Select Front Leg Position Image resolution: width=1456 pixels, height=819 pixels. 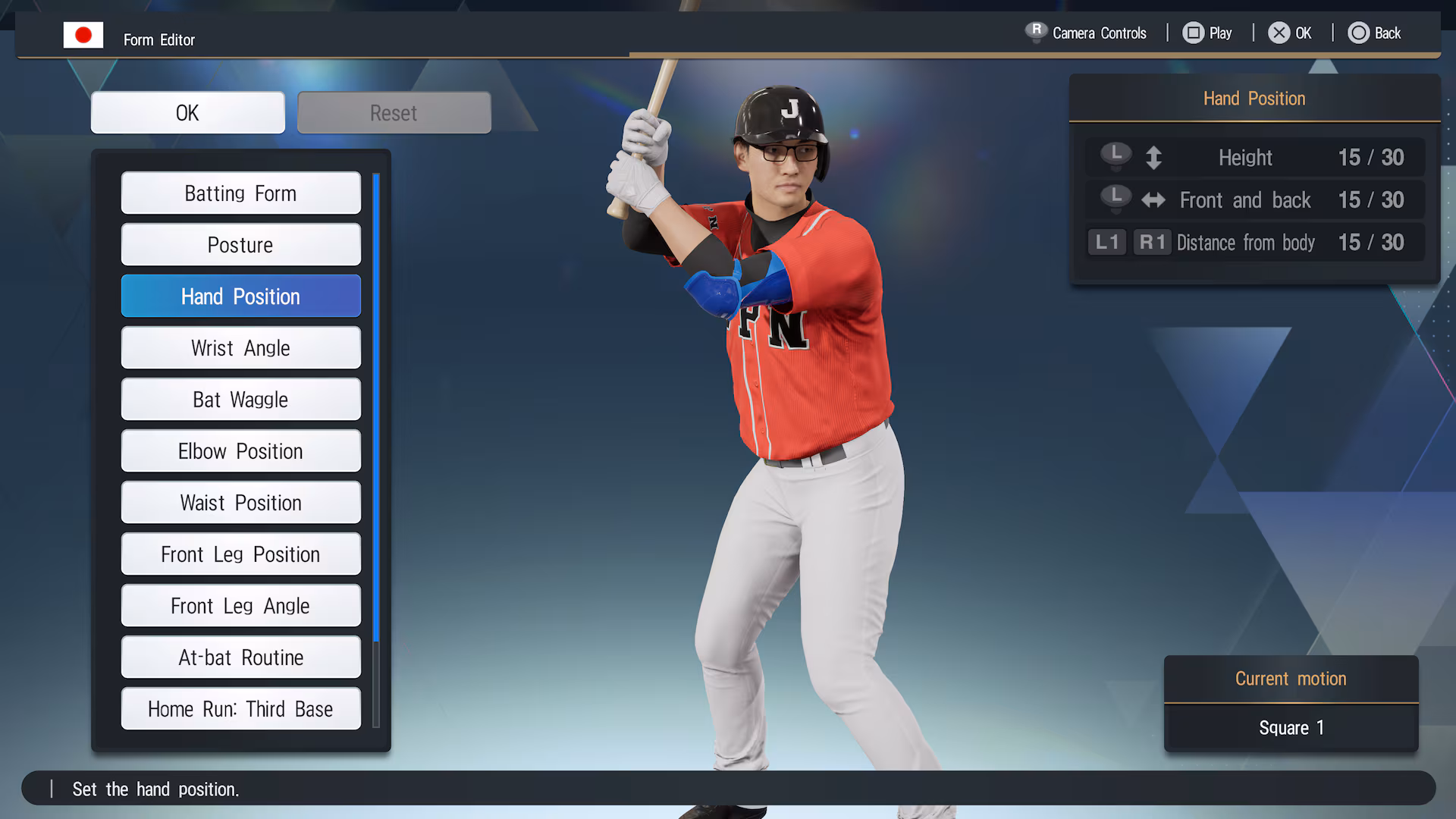coord(240,554)
